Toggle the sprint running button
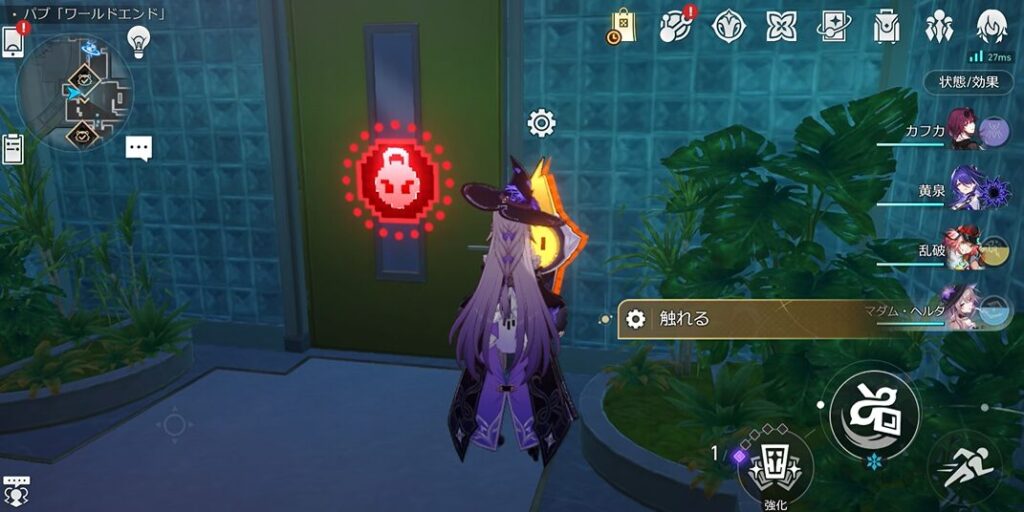Screen dimensions: 1024x512 pyautogui.click(x=964, y=466)
